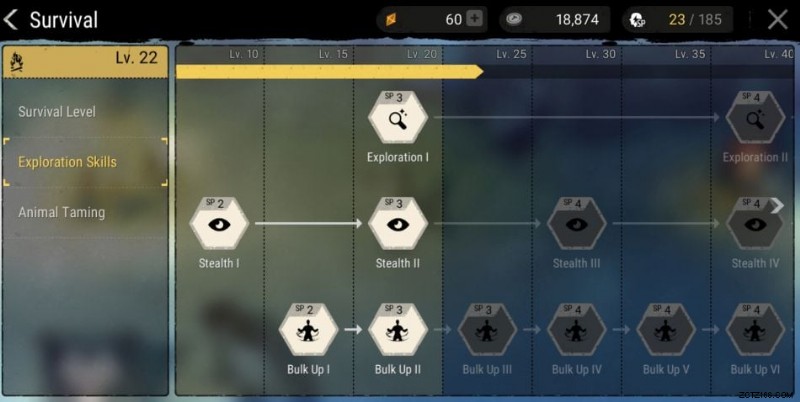Open the Survival Level tab
The image size is (800, 402).
[x=57, y=111]
